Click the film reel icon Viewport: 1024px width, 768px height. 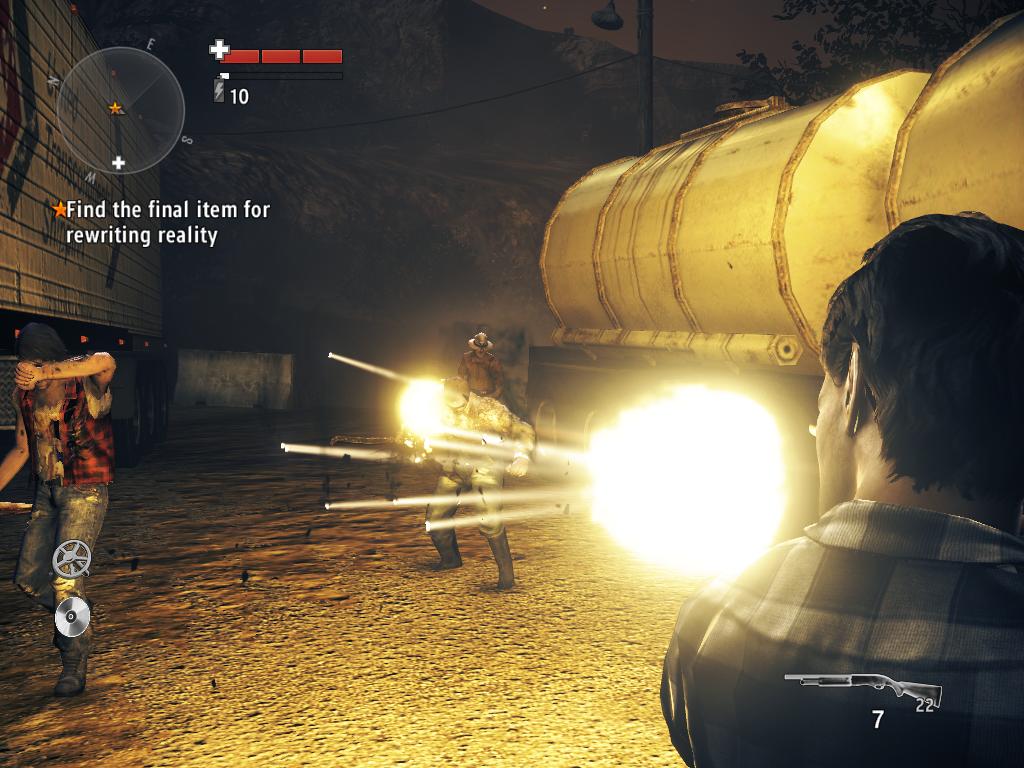click(71, 558)
